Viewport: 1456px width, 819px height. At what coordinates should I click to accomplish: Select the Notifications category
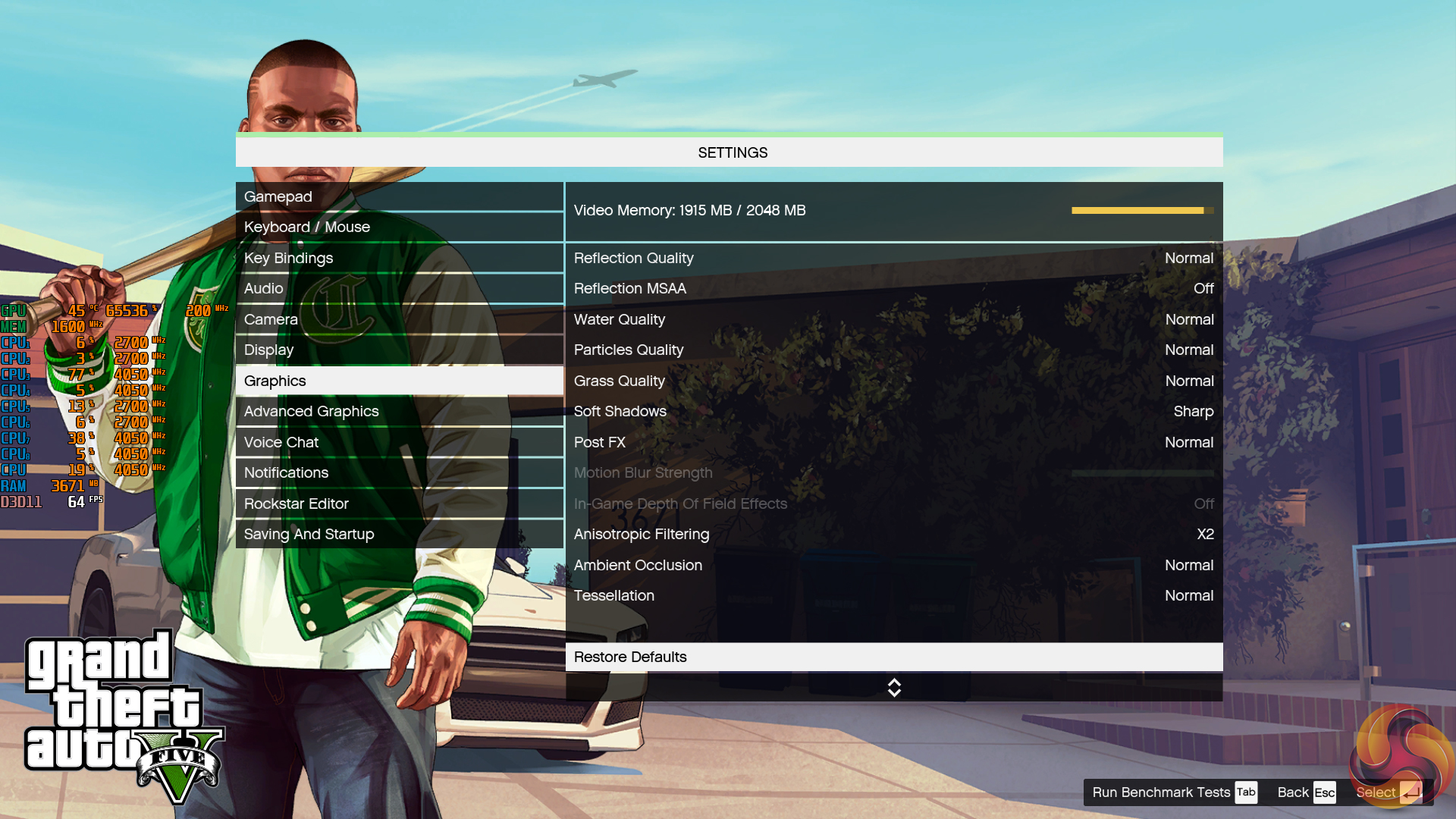tap(399, 472)
